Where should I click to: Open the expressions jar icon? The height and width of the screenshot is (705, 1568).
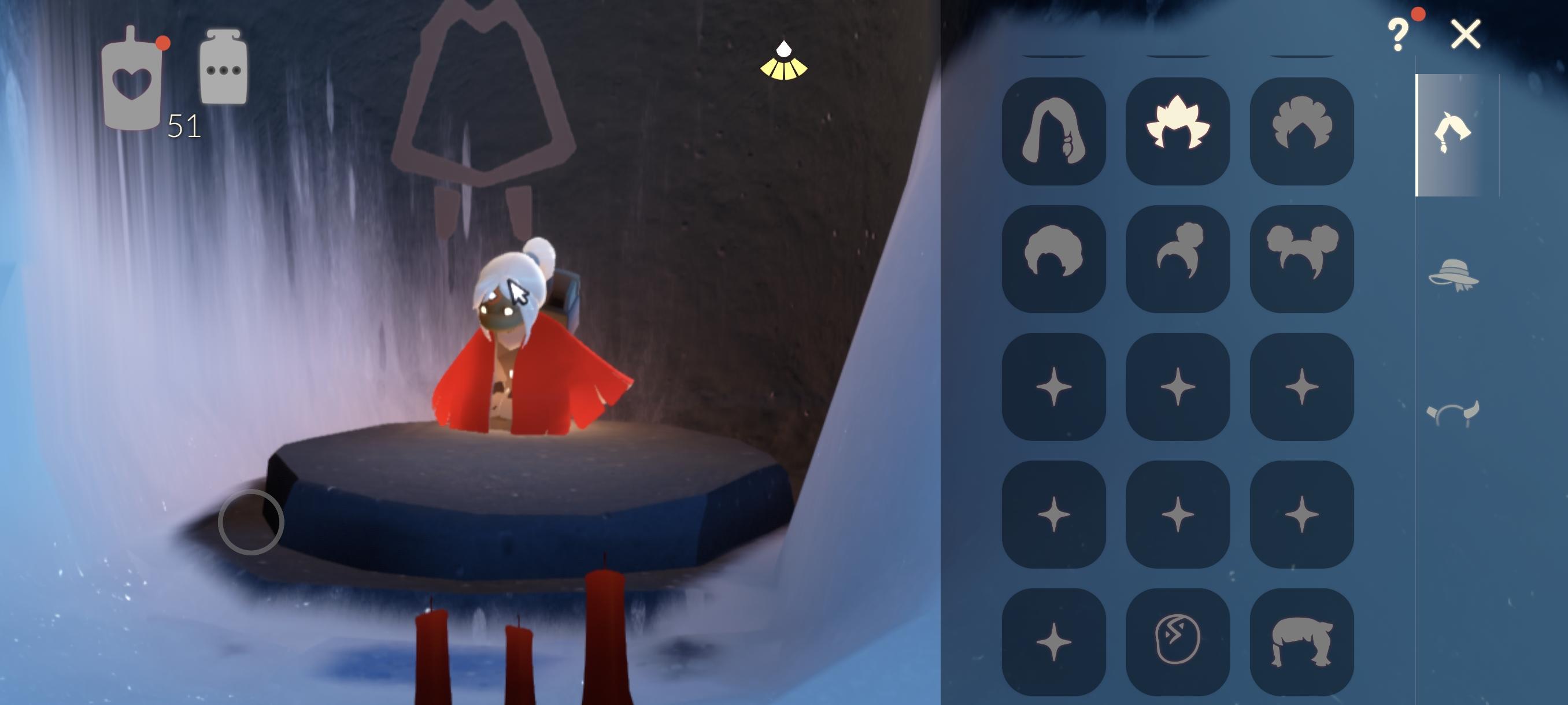[x=223, y=67]
